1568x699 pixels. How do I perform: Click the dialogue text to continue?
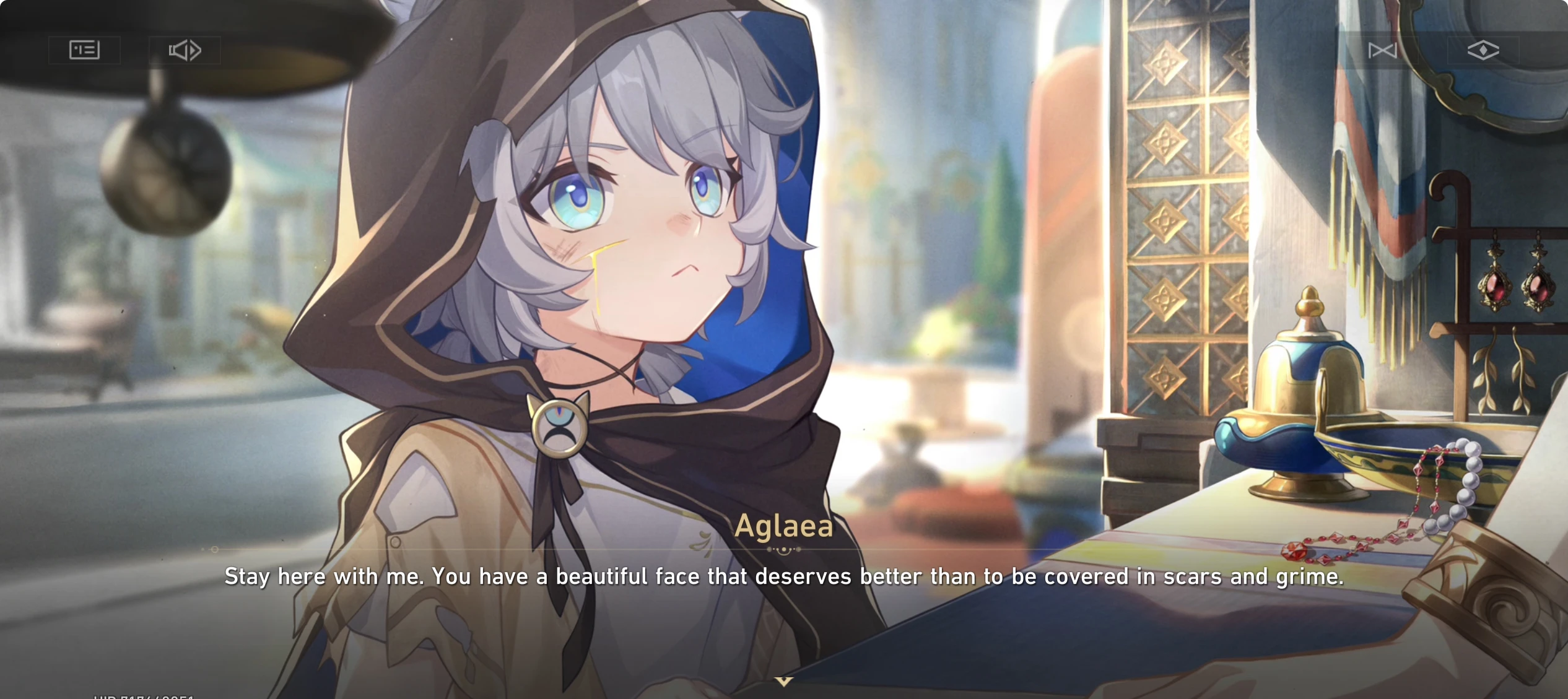783,576
